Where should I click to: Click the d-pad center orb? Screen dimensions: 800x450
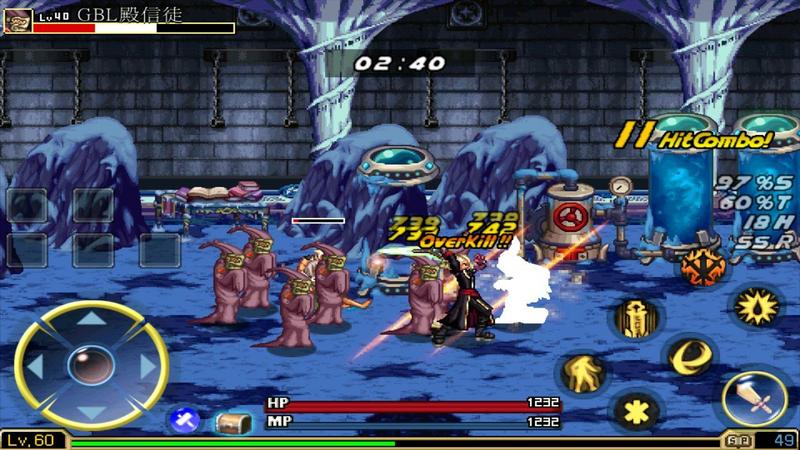click(91, 365)
